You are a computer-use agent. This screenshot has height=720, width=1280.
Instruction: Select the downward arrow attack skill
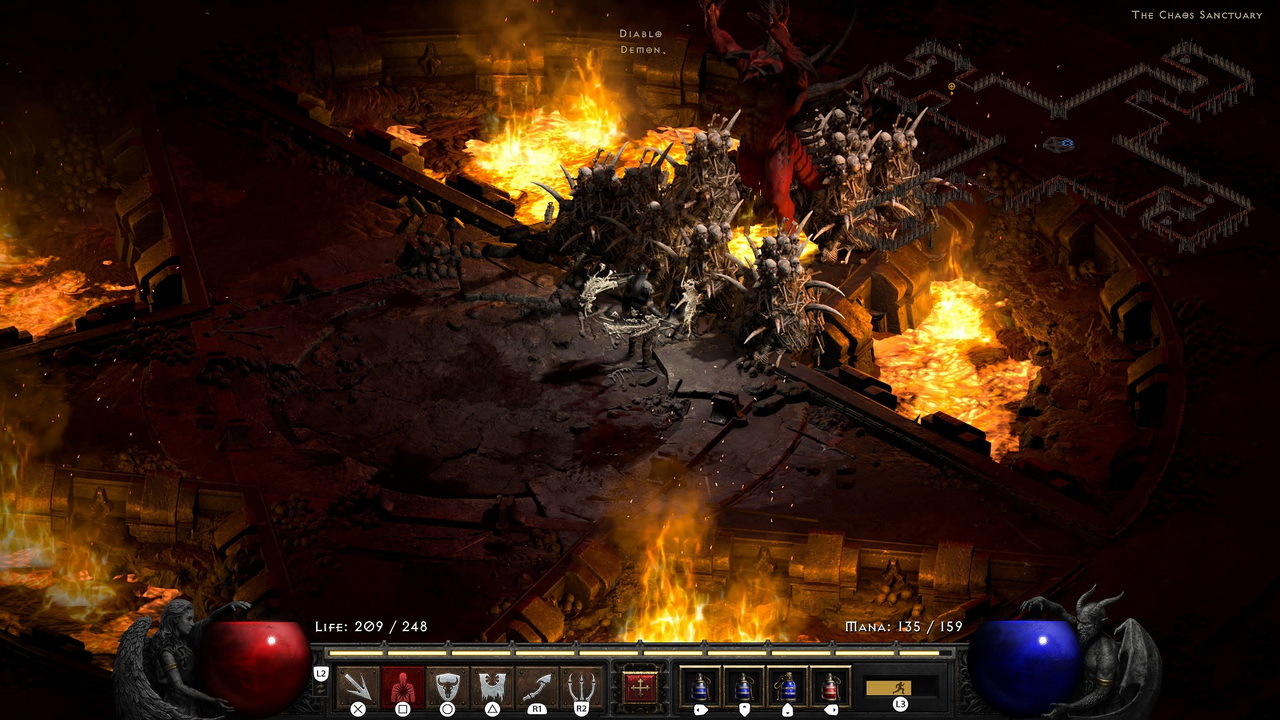pyautogui.click(x=357, y=686)
